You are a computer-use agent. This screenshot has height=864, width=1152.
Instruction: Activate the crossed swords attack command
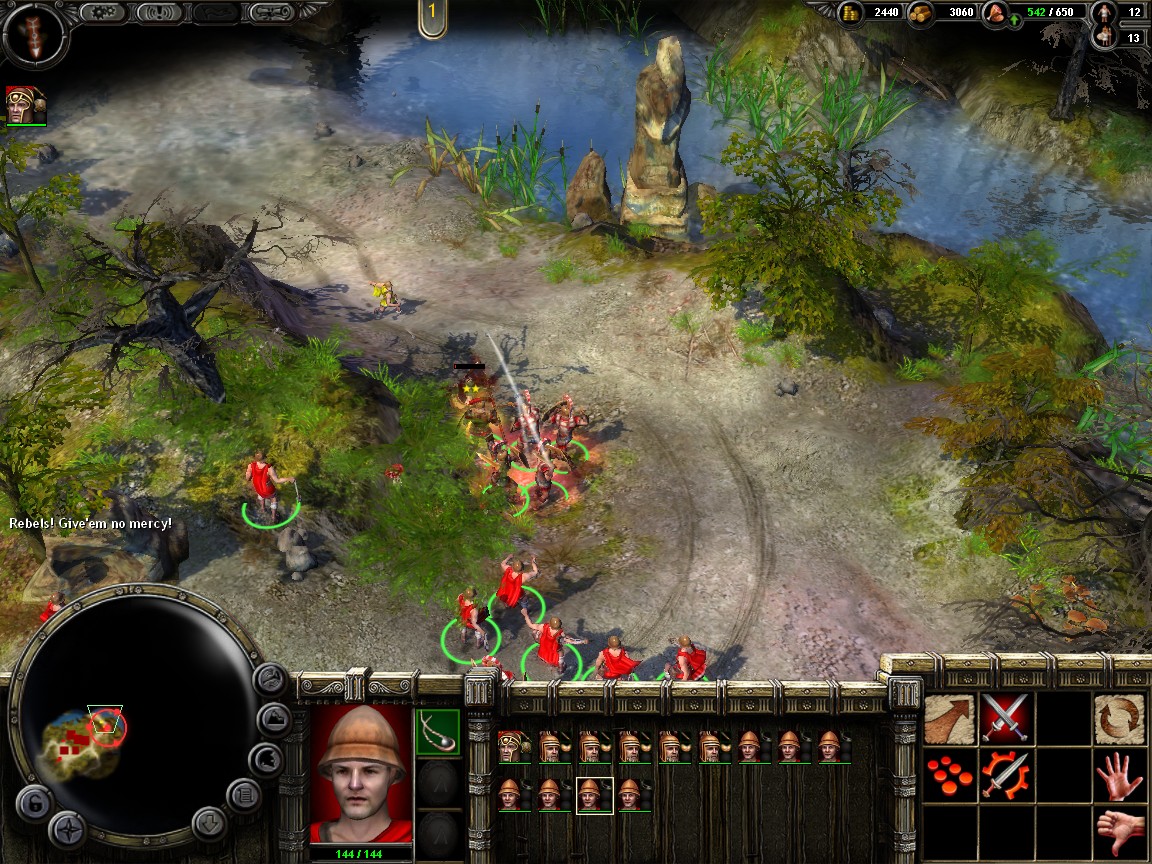1005,718
